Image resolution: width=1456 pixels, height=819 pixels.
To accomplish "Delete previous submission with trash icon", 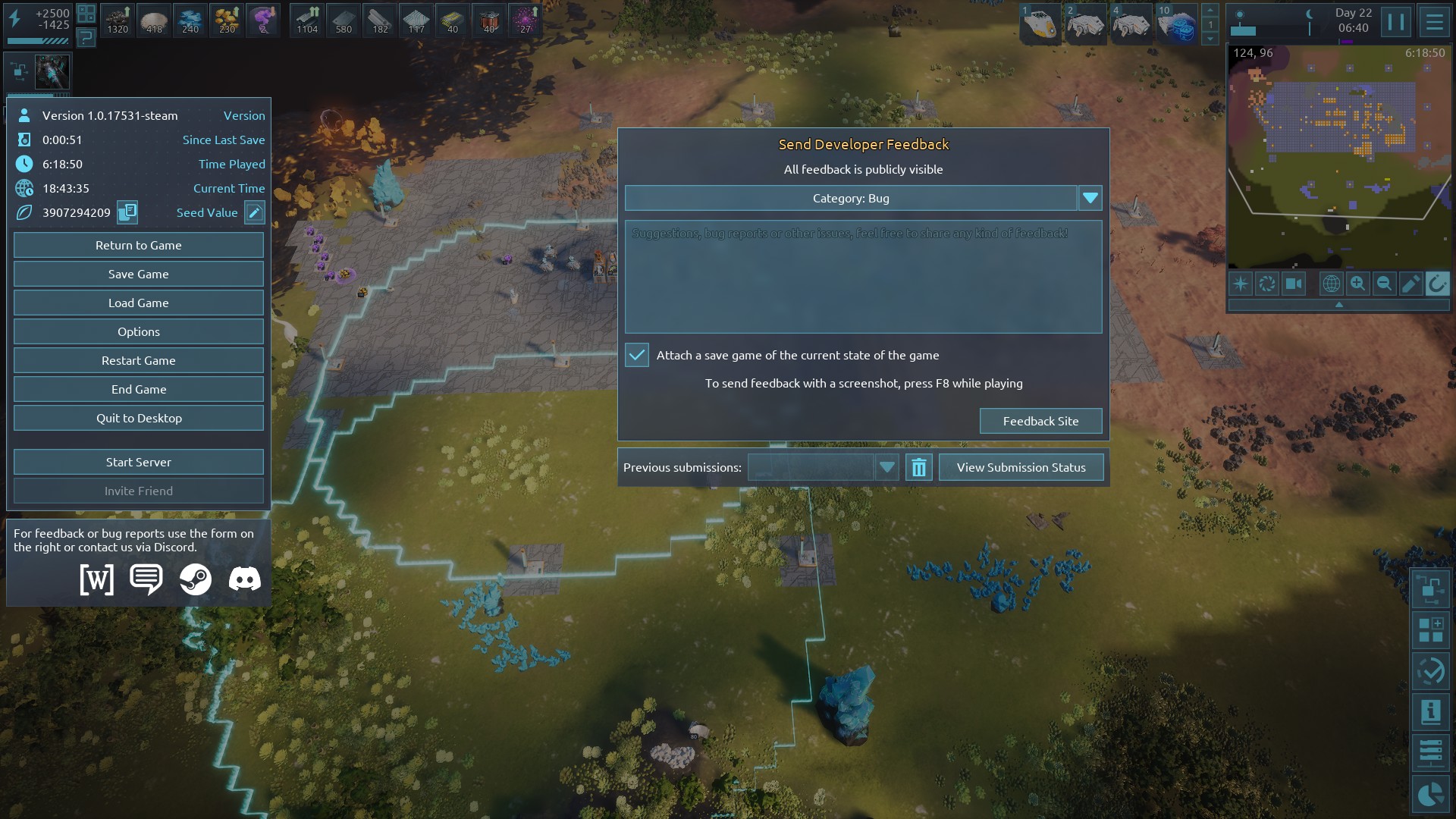I will pyautogui.click(x=918, y=467).
